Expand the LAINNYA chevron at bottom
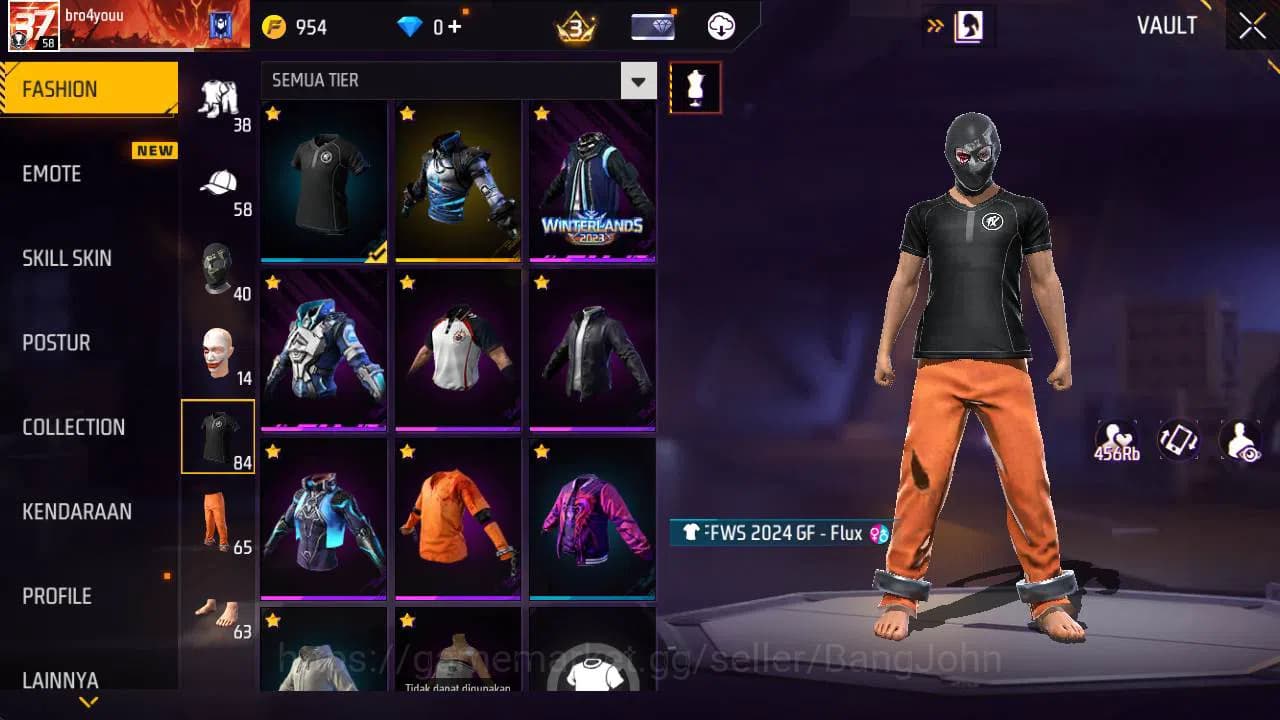Screen dimensions: 1280x720 pyautogui.click(x=88, y=702)
